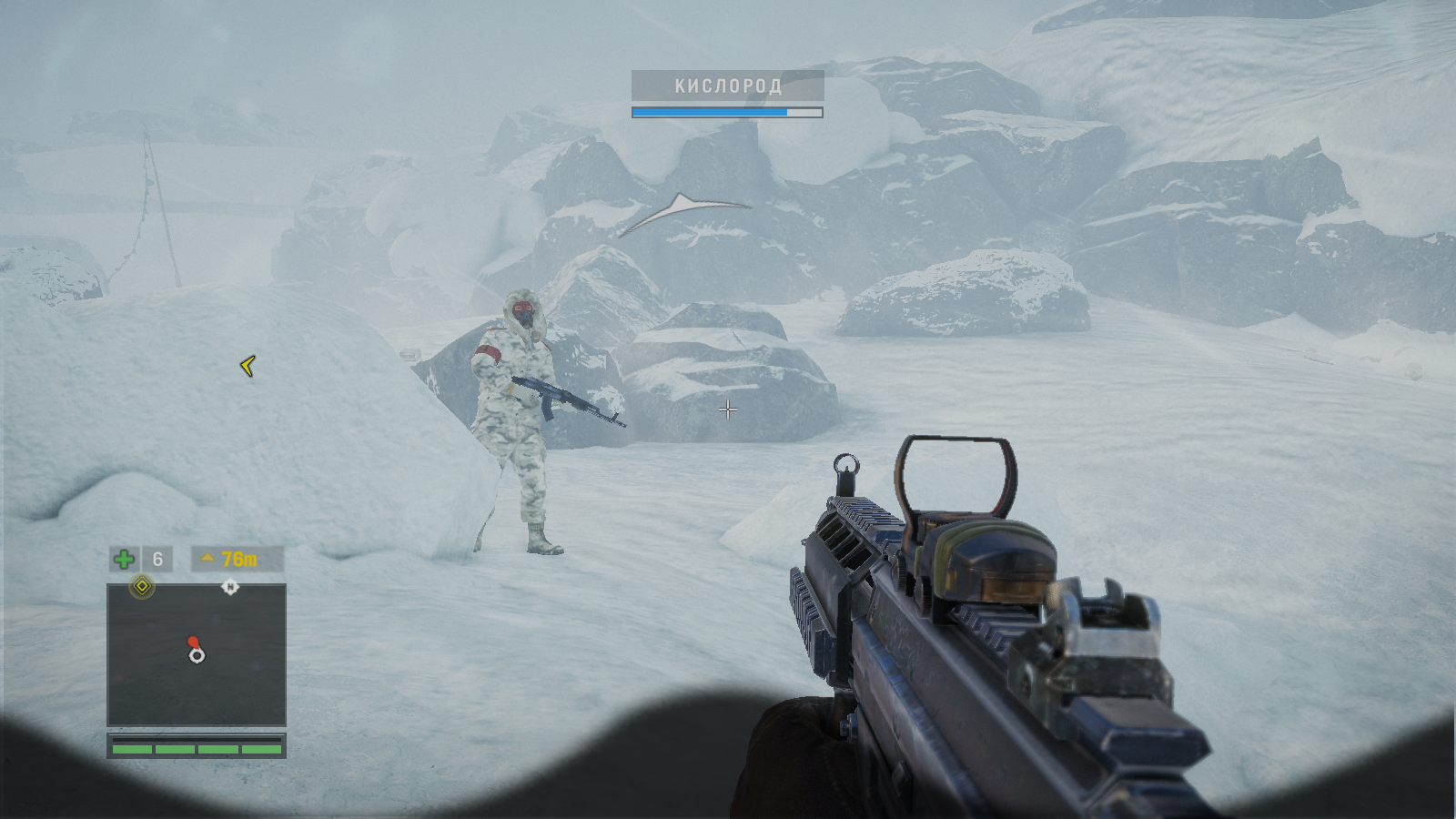
Task: Click the yellow objective direction arrow in the scene
Action: pyautogui.click(x=248, y=366)
